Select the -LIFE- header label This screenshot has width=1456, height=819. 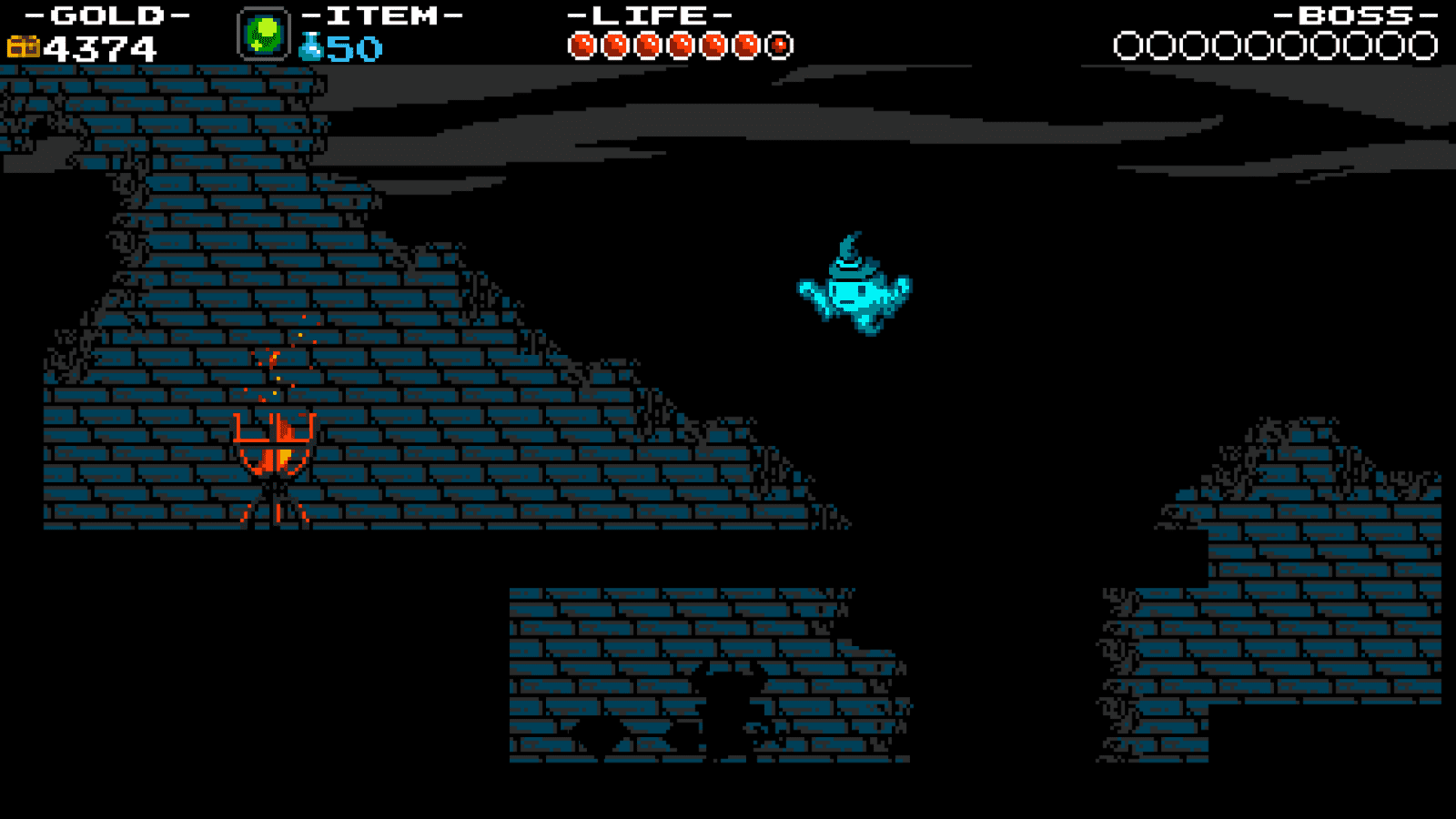click(x=646, y=14)
